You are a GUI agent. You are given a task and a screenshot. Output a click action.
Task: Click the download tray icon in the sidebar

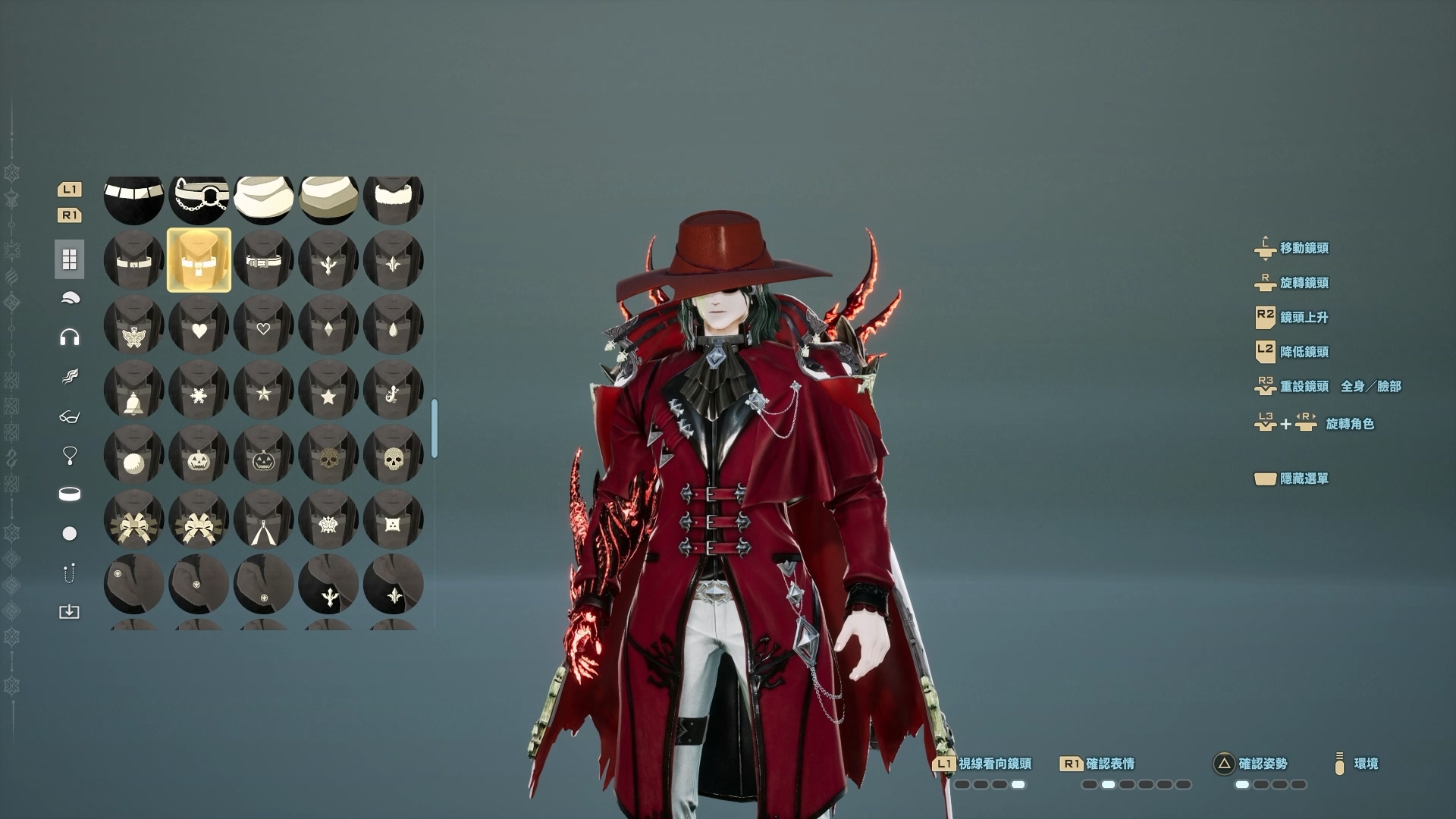point(69,612)
